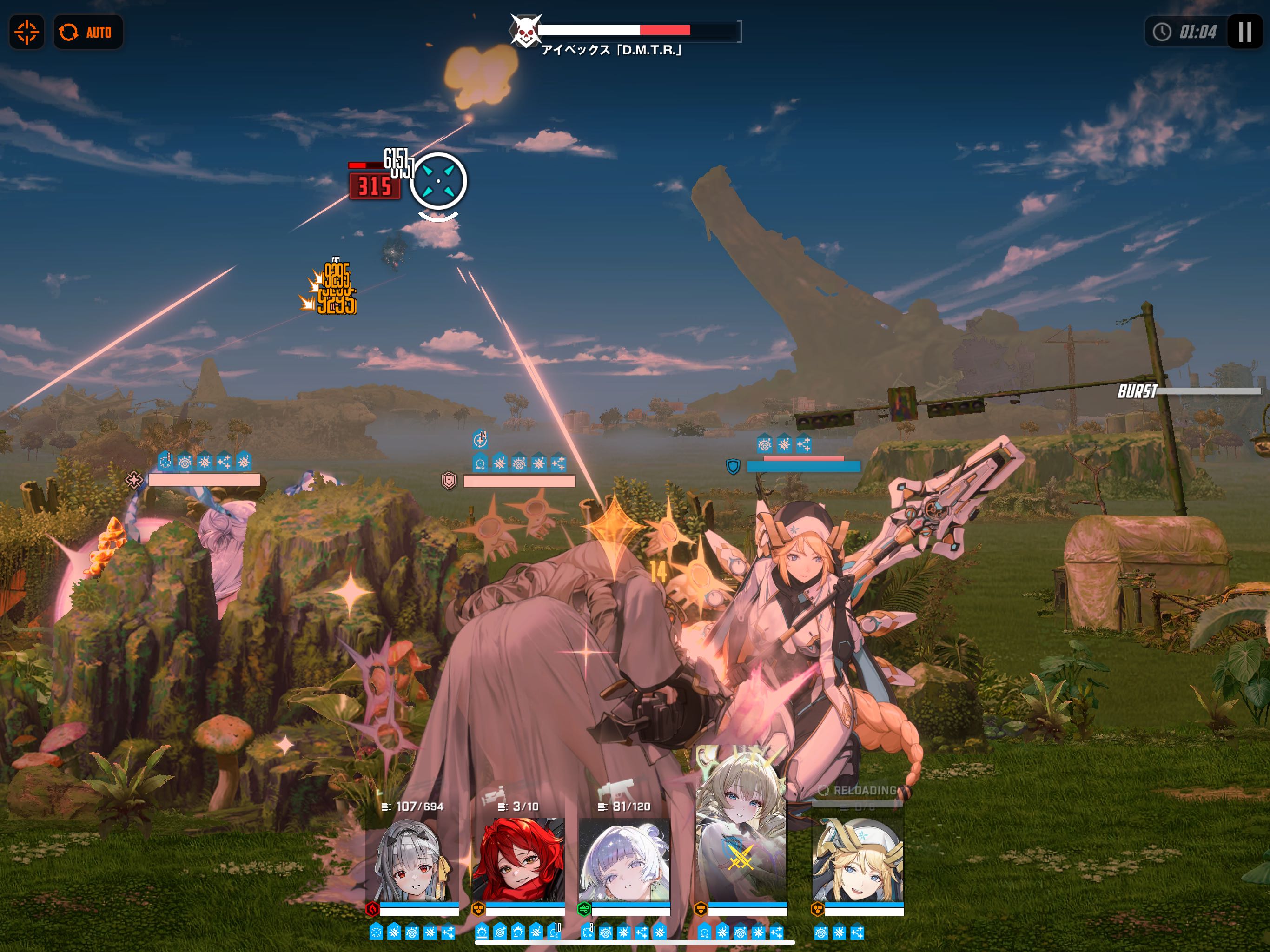This screenshot has height=952, width=1270.
Task: Click the orange crosshair auto-aim button
Action: pos(26,32)
